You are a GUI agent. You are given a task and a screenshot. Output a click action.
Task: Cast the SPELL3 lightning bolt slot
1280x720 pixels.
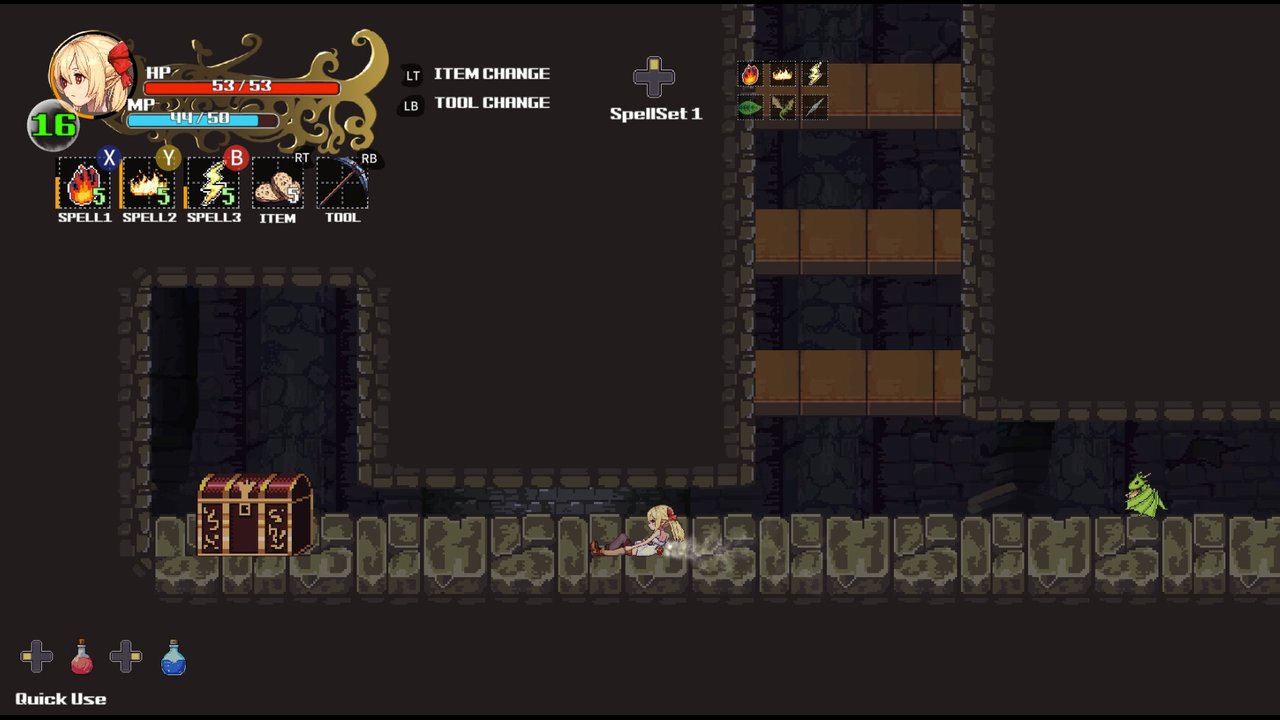coord(213,184)
